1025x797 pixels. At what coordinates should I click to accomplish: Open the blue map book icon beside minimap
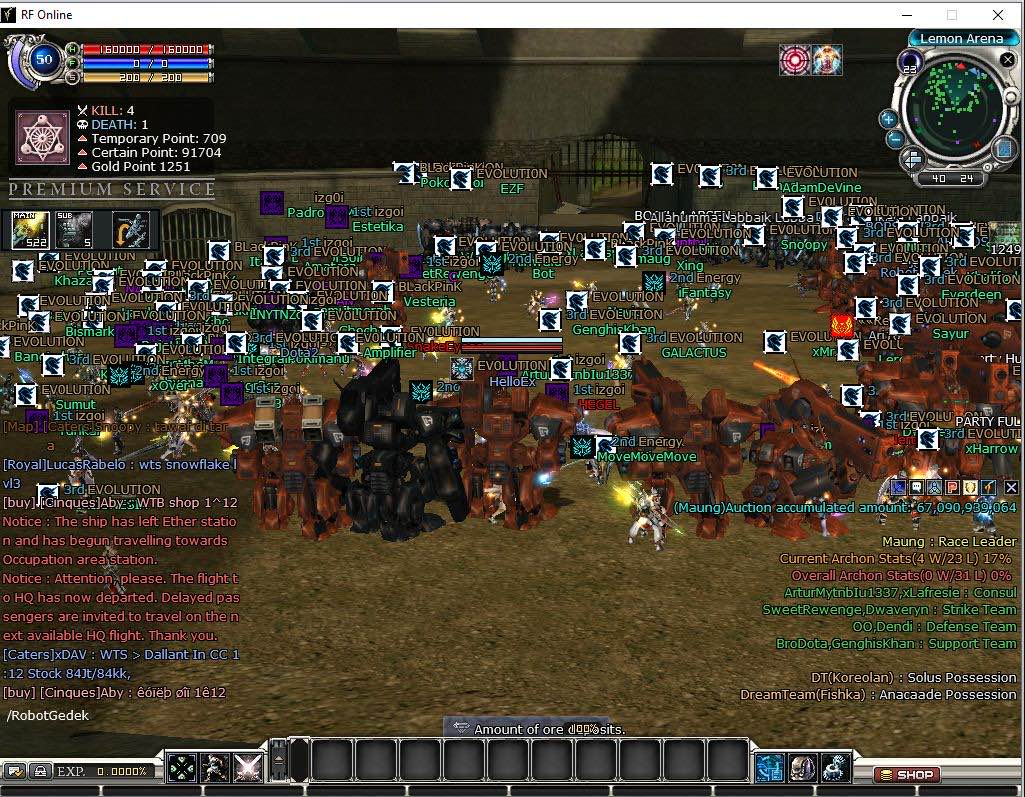[x=1004, y=149]
